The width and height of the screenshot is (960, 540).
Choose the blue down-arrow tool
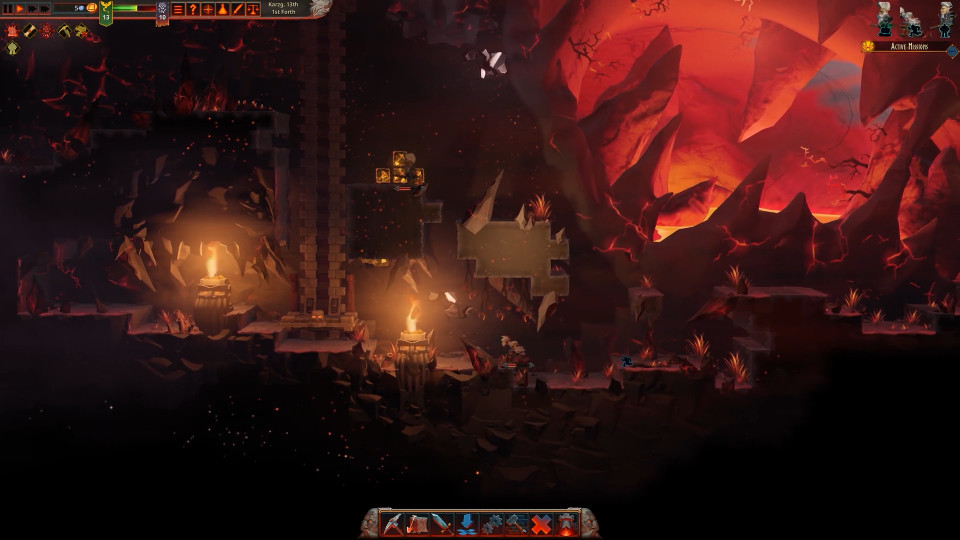tap(467, 523)
